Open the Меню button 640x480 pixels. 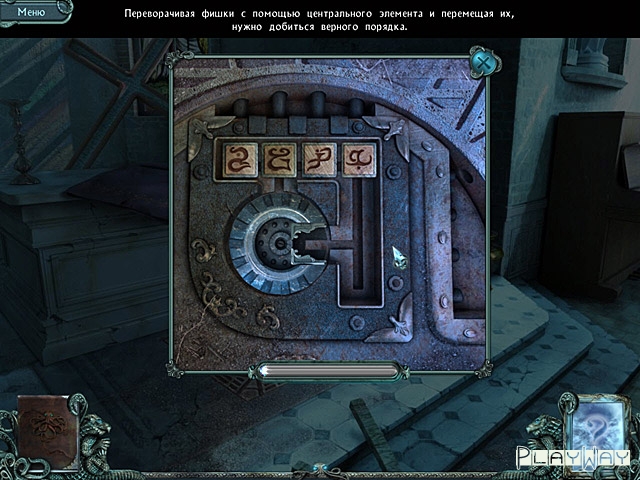[30, 11]
